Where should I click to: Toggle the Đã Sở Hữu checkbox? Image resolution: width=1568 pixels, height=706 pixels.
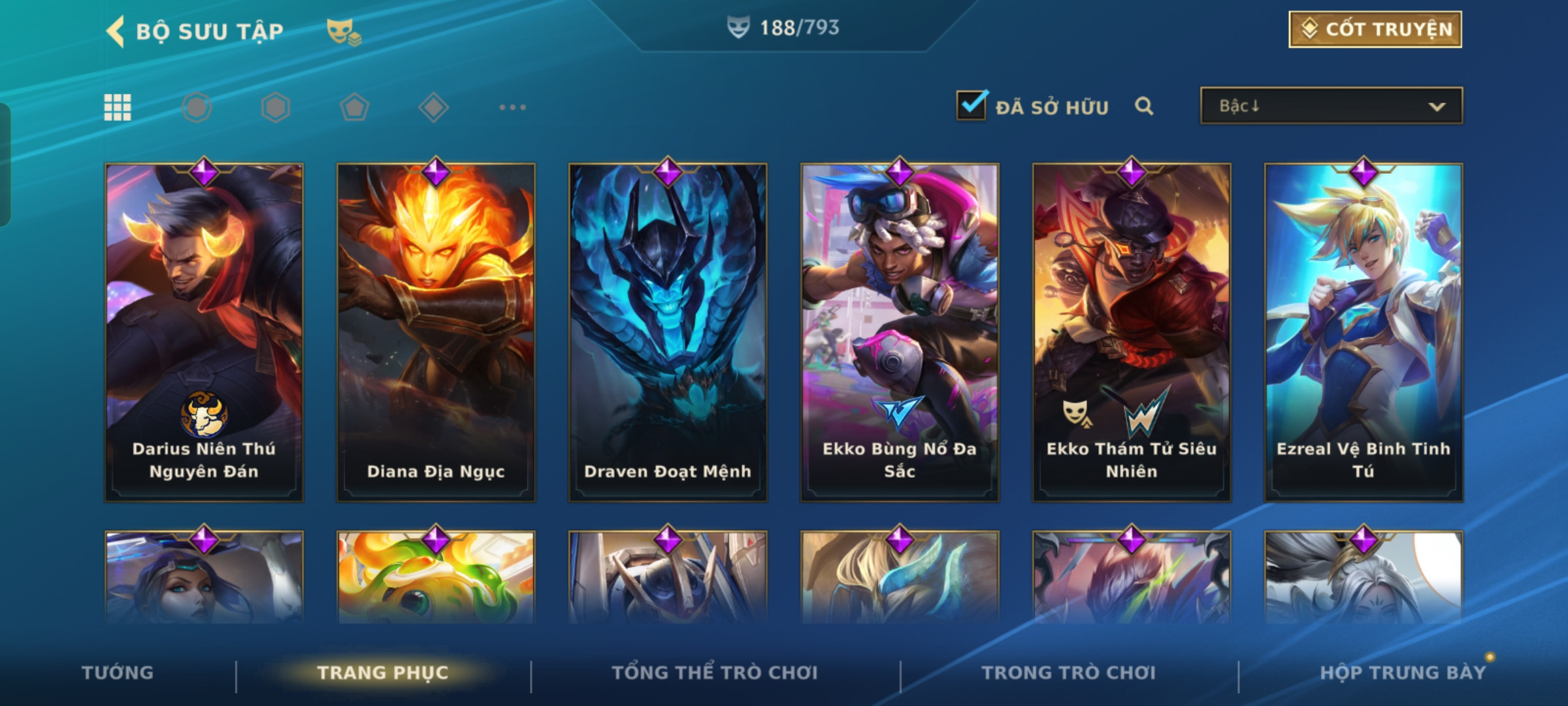coord(971,106)
